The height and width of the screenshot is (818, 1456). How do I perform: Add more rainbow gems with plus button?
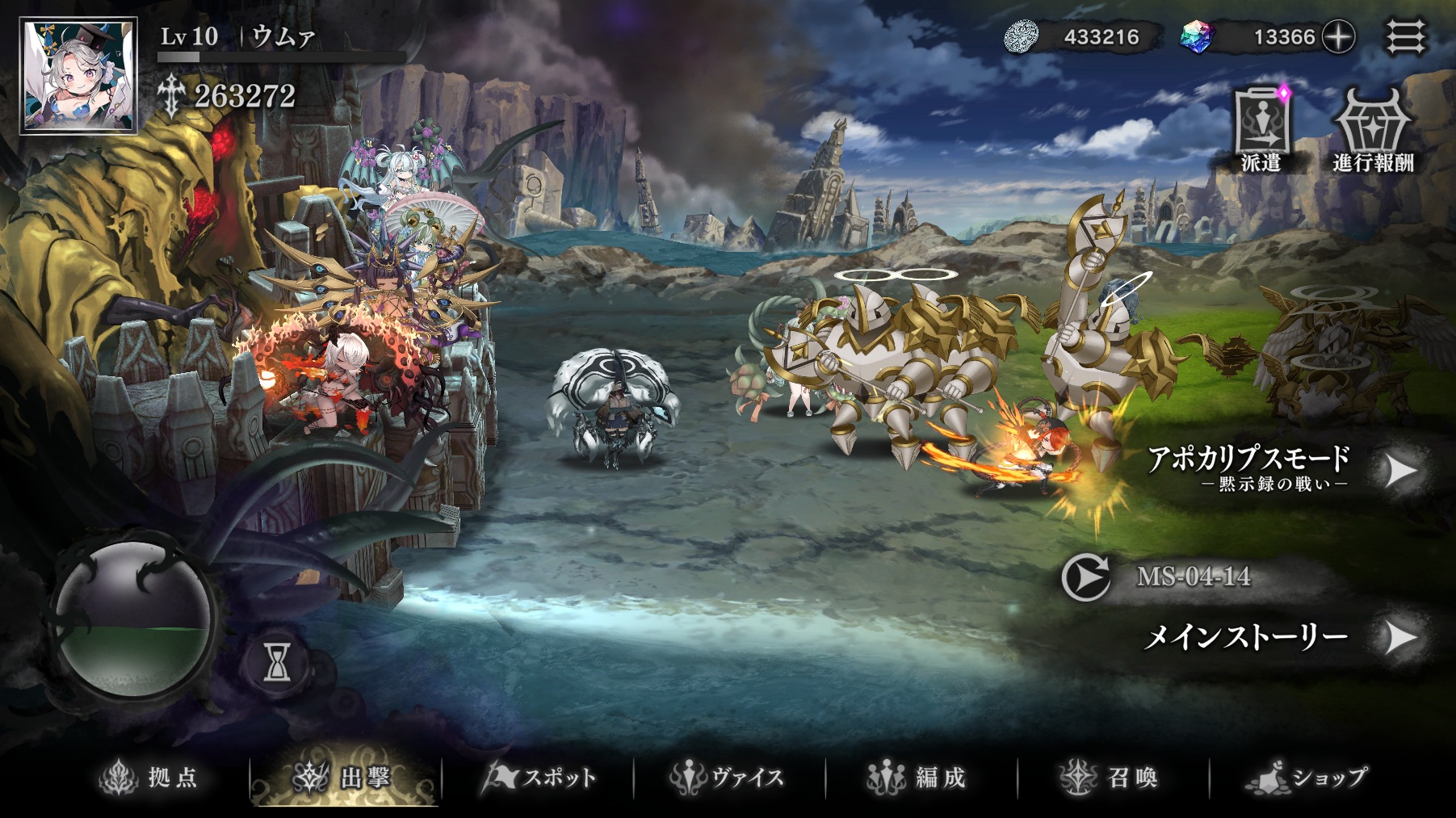click(x=1338, y=37)
